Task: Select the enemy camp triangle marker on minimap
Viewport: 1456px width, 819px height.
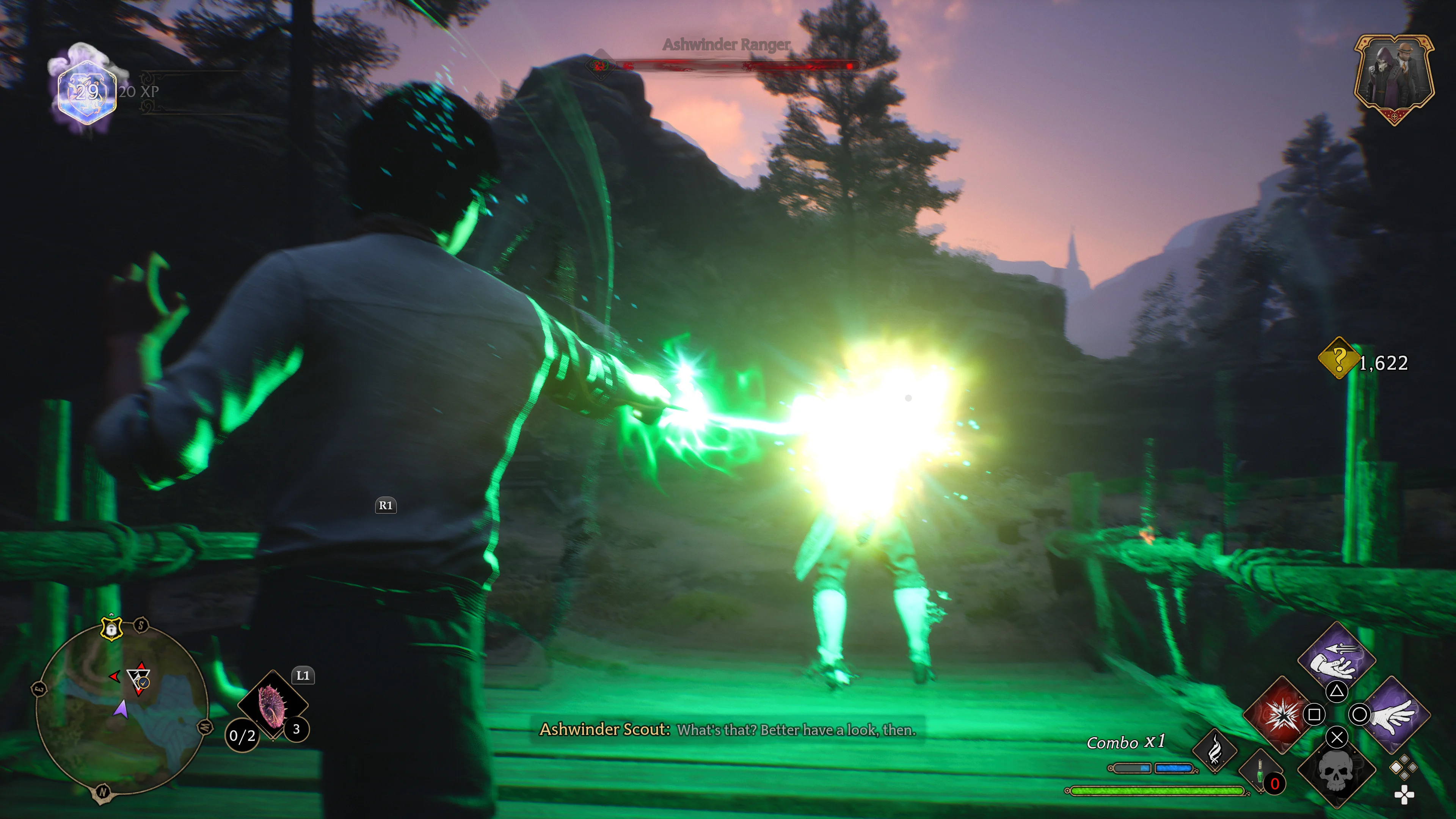Action: [138, 677]
